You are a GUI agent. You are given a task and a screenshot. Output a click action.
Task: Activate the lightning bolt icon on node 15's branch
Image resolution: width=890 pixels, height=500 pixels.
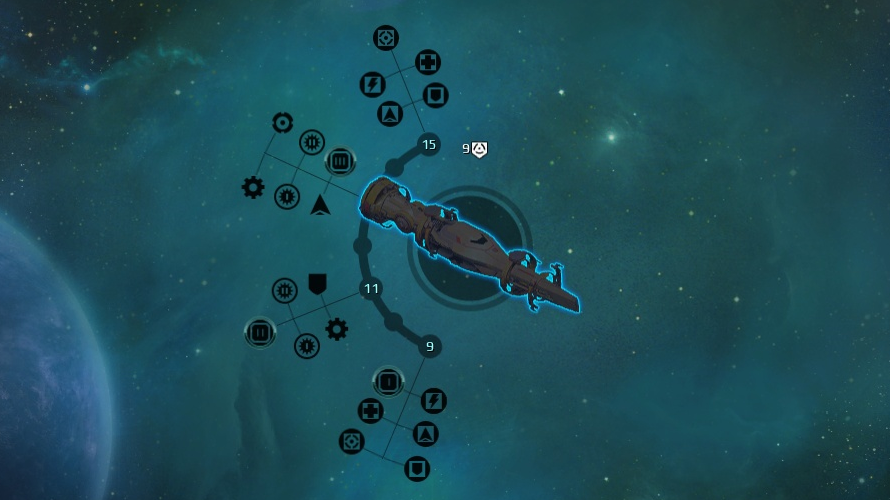(x=373, y=84)
